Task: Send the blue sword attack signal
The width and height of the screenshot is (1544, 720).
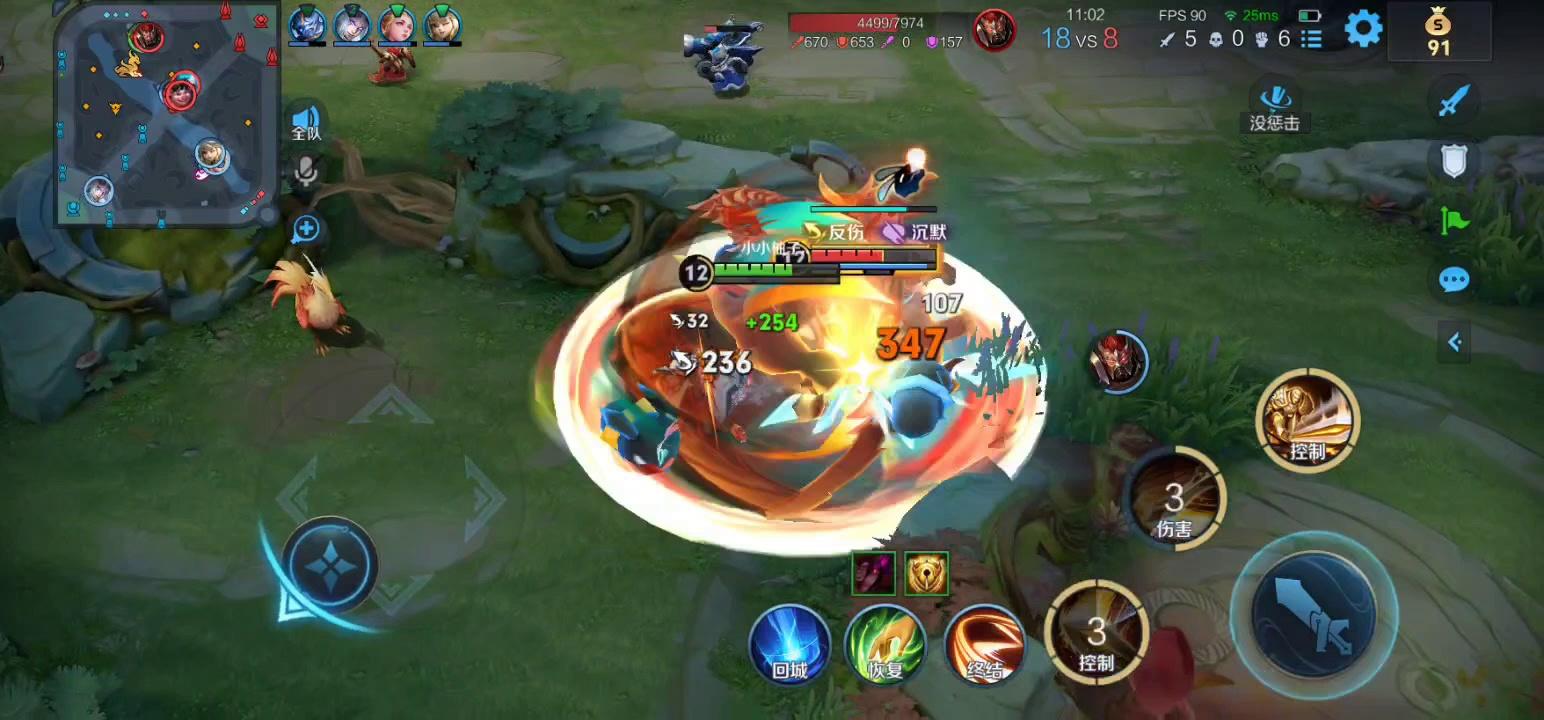Action: click(1454, 101)
